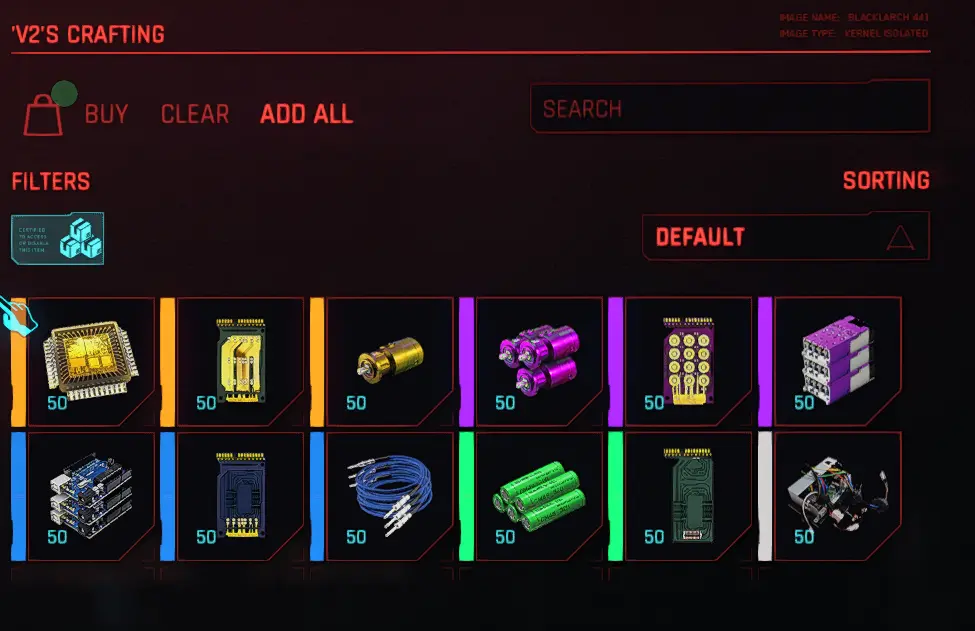Pick the green battery cells item
975x631 pixels.
pyautogui.click(x=539, y=496)
